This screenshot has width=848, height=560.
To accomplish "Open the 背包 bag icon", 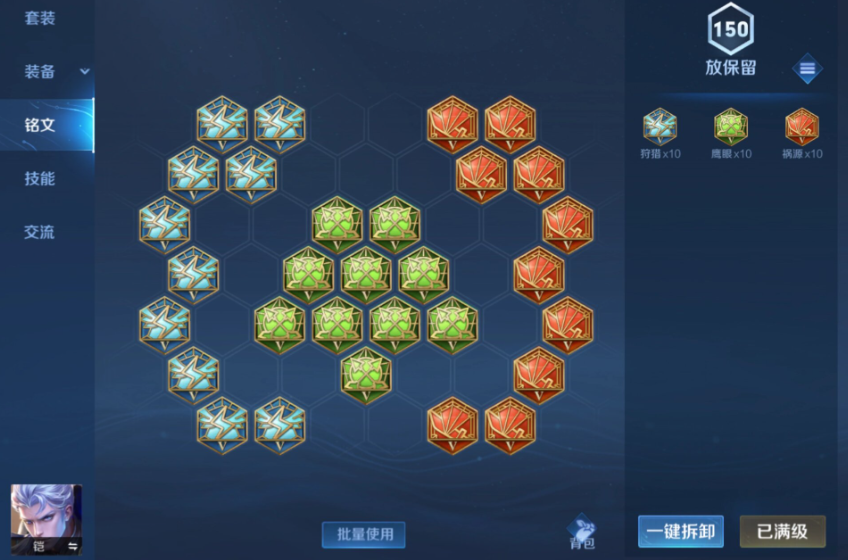I will (x=582, y=530).
